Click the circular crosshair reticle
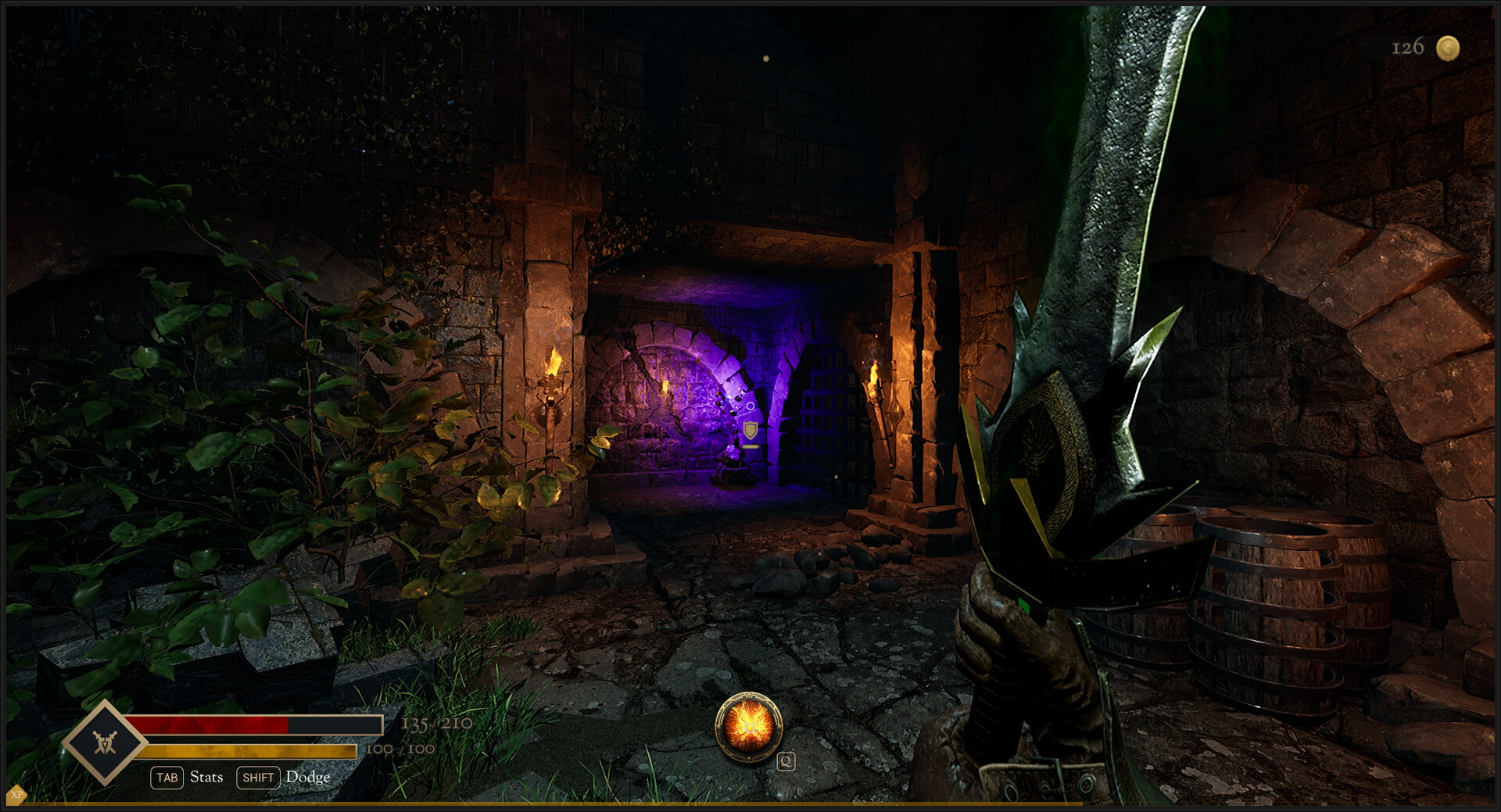 [750, 406]
